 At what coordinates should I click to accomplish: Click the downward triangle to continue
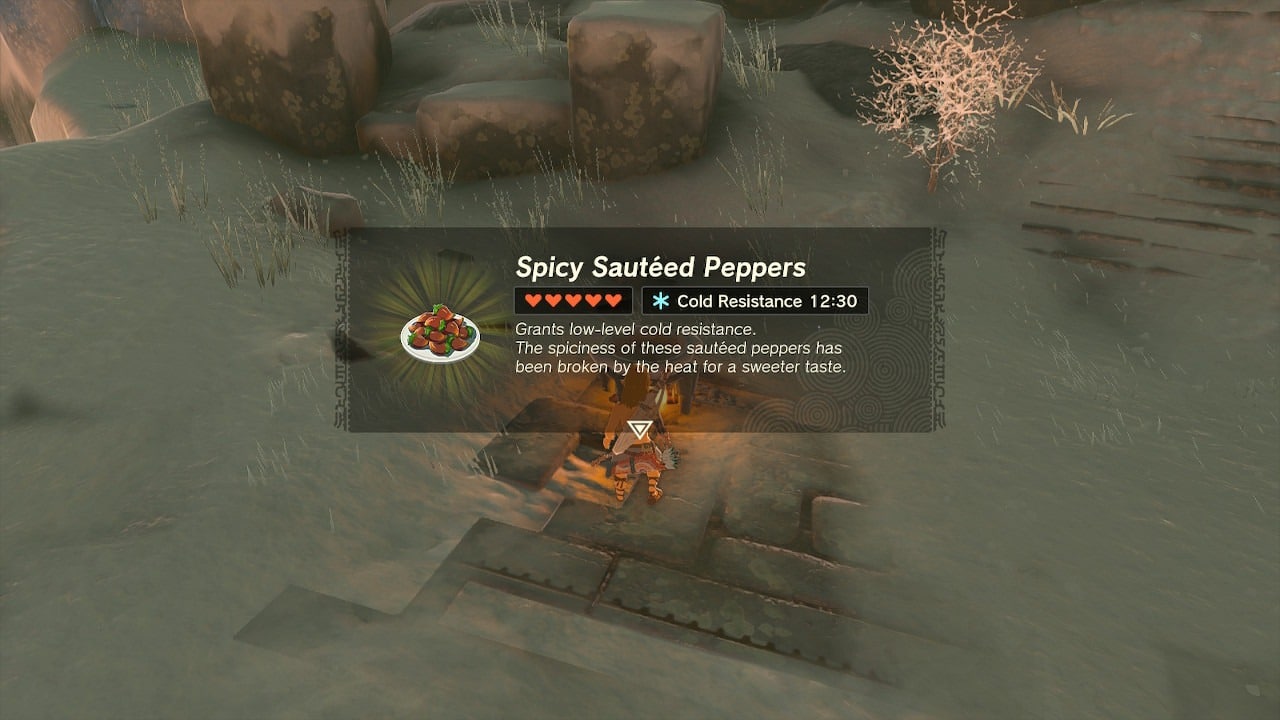(x=639, y=431)
